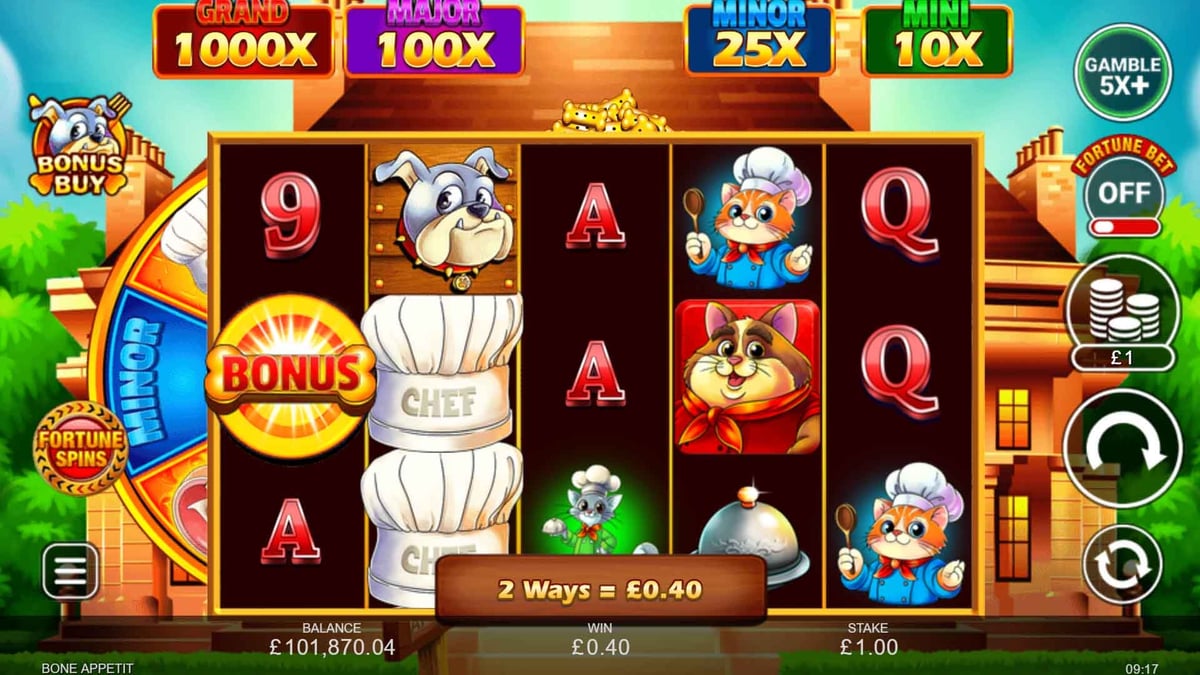The image size is (1200, 675).
Task: Activate the Gamble 5X+ button
Action: 1123,73
